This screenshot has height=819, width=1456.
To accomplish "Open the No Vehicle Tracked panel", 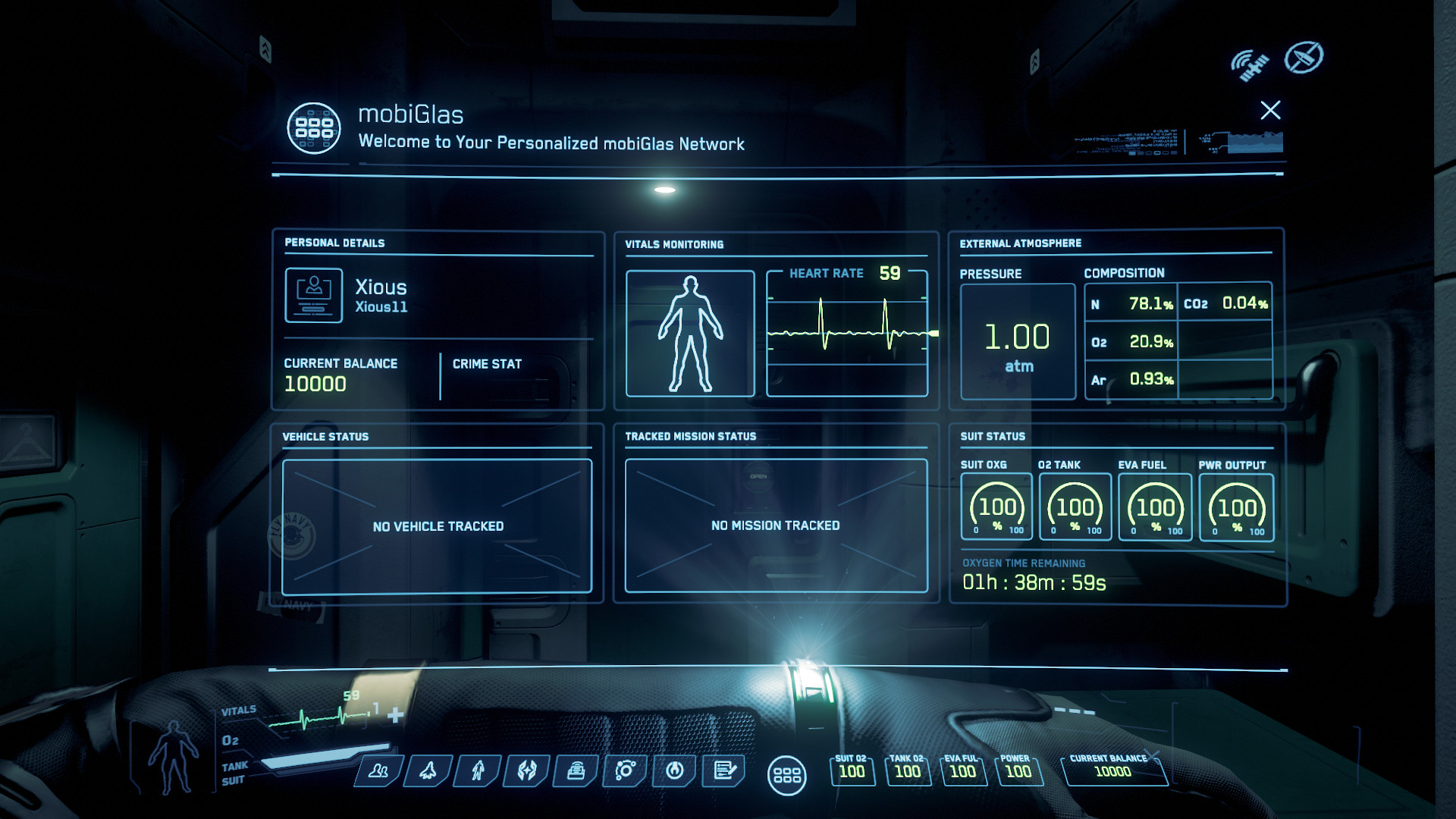I will click(x=438, y=526).
